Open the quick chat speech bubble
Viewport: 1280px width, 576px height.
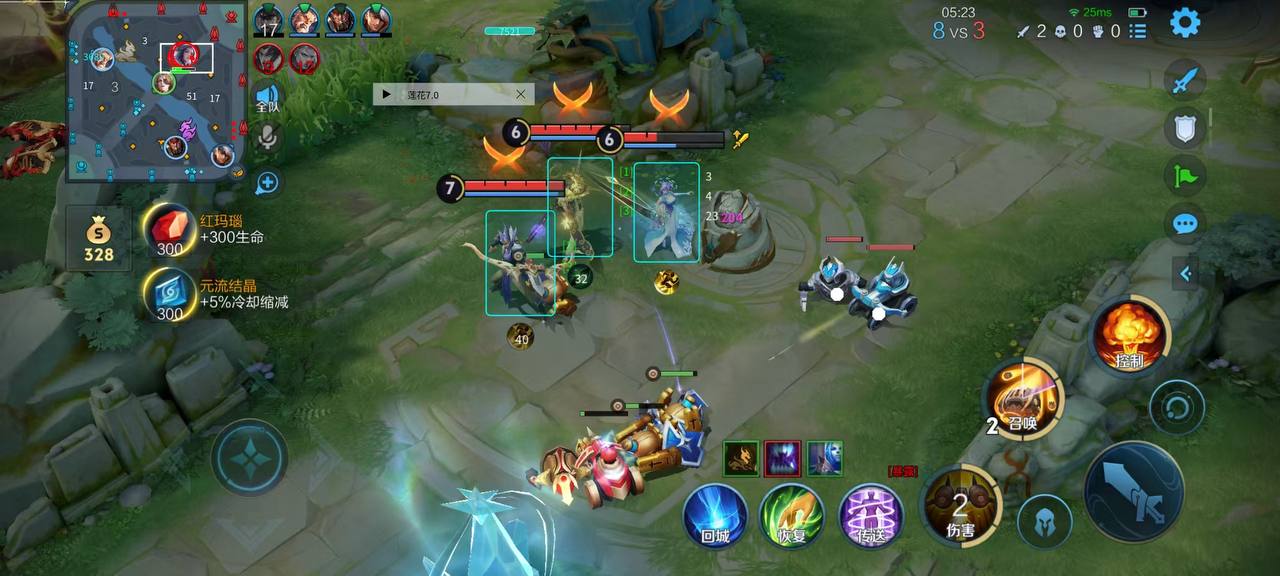[1185, 223]
